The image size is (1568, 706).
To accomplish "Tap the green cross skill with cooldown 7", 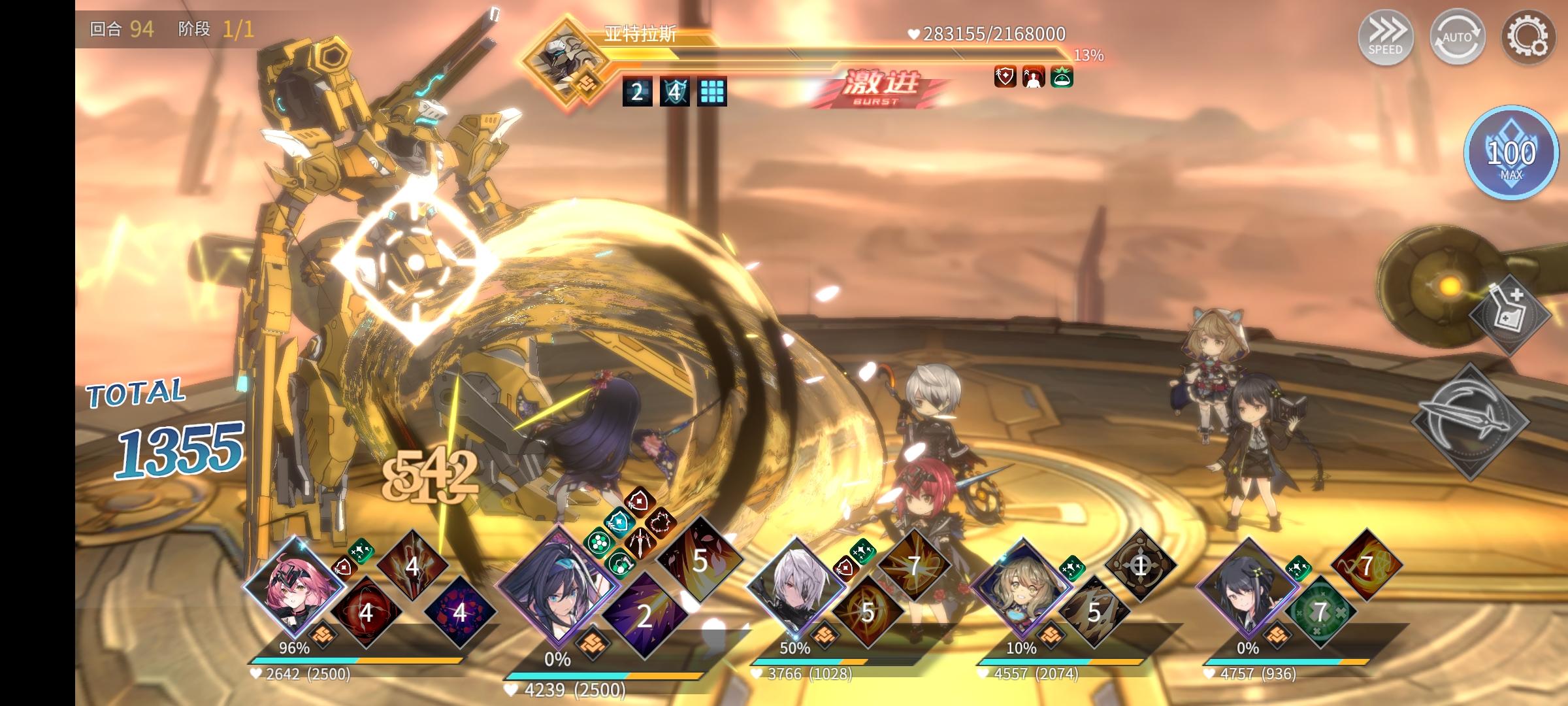I will tap(1321, 612).
